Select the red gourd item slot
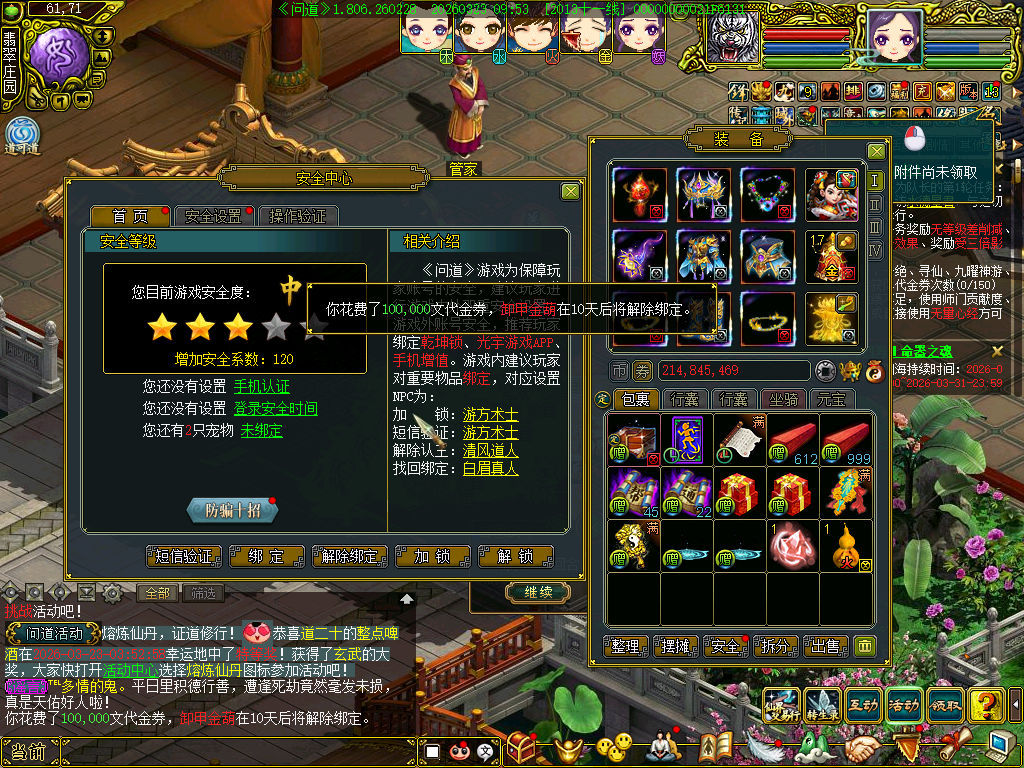1024x768 pixels. point(846,545)
